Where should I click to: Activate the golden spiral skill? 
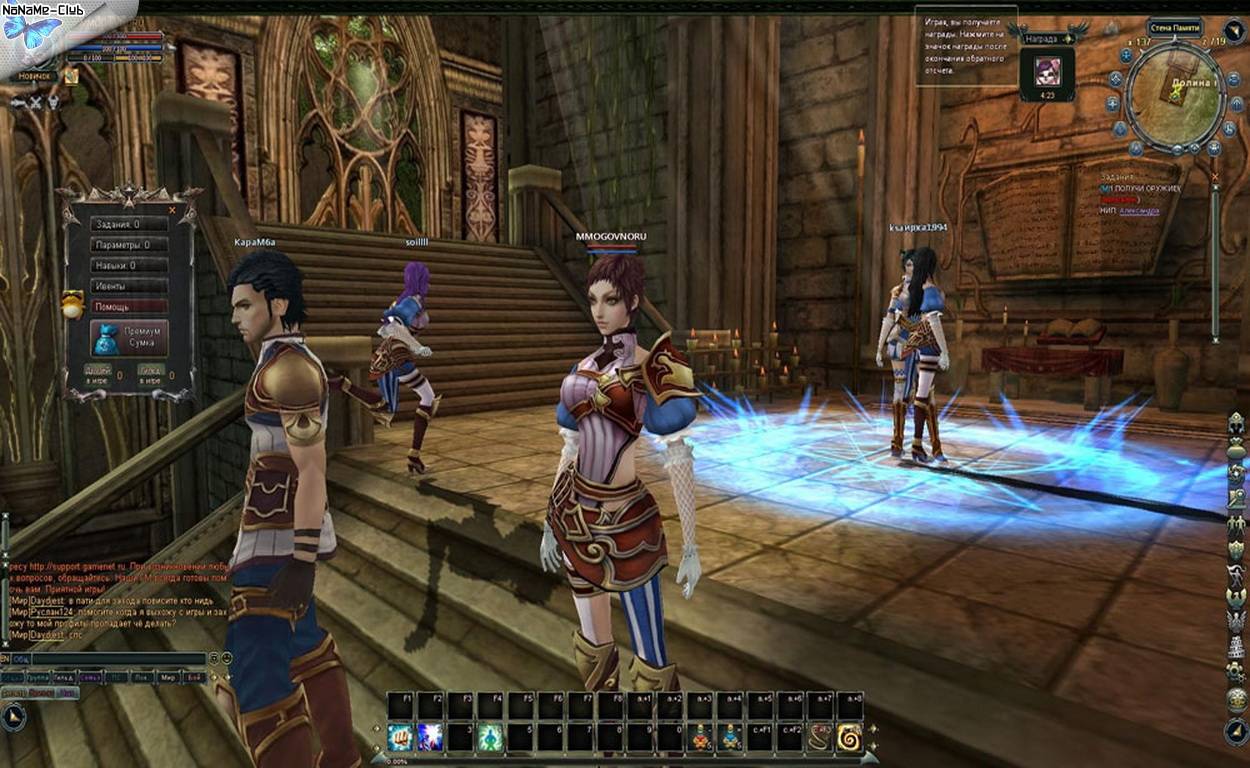pyautogui.click(x=850, y=738)
